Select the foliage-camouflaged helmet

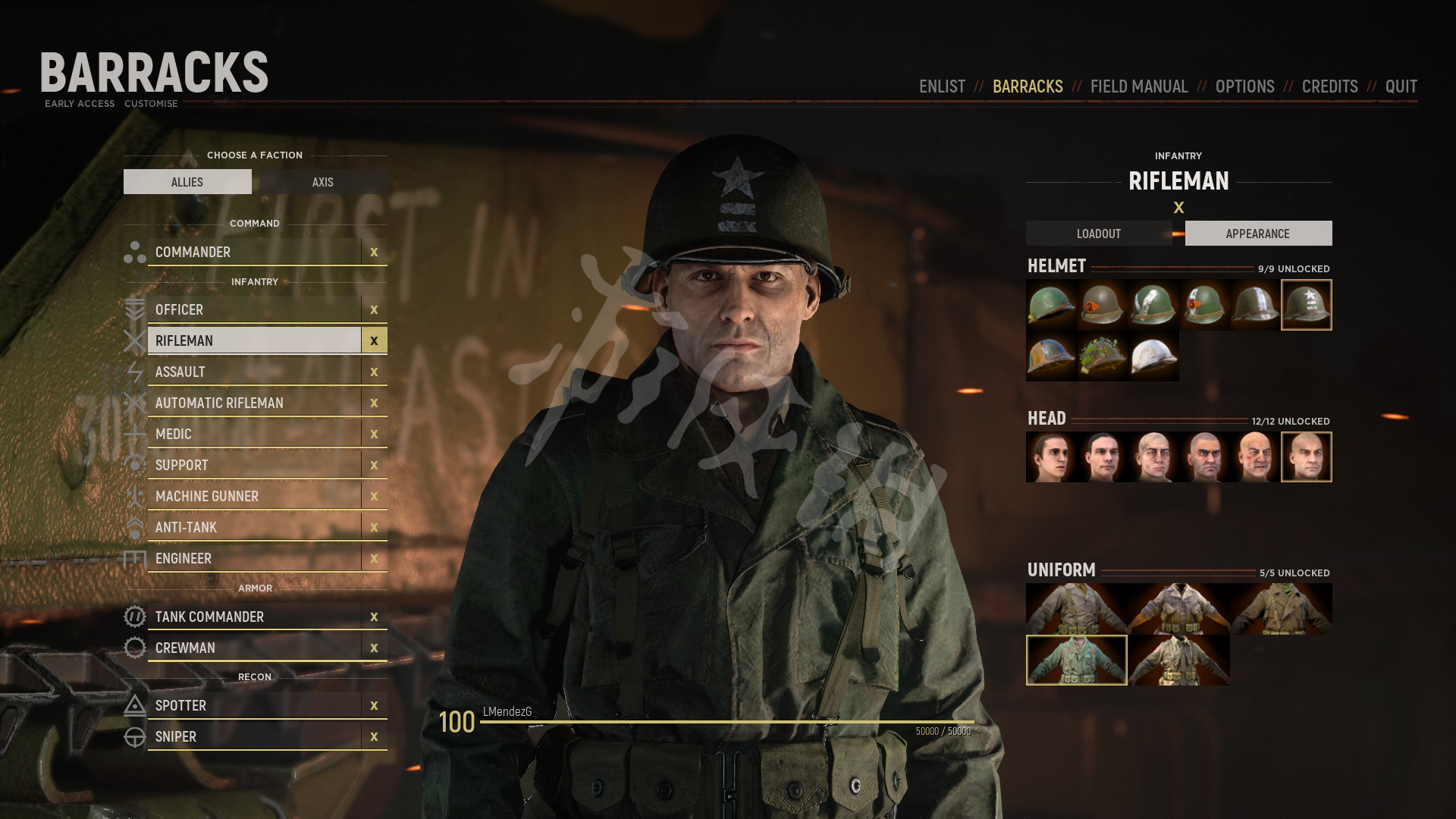coord(1102,356)
